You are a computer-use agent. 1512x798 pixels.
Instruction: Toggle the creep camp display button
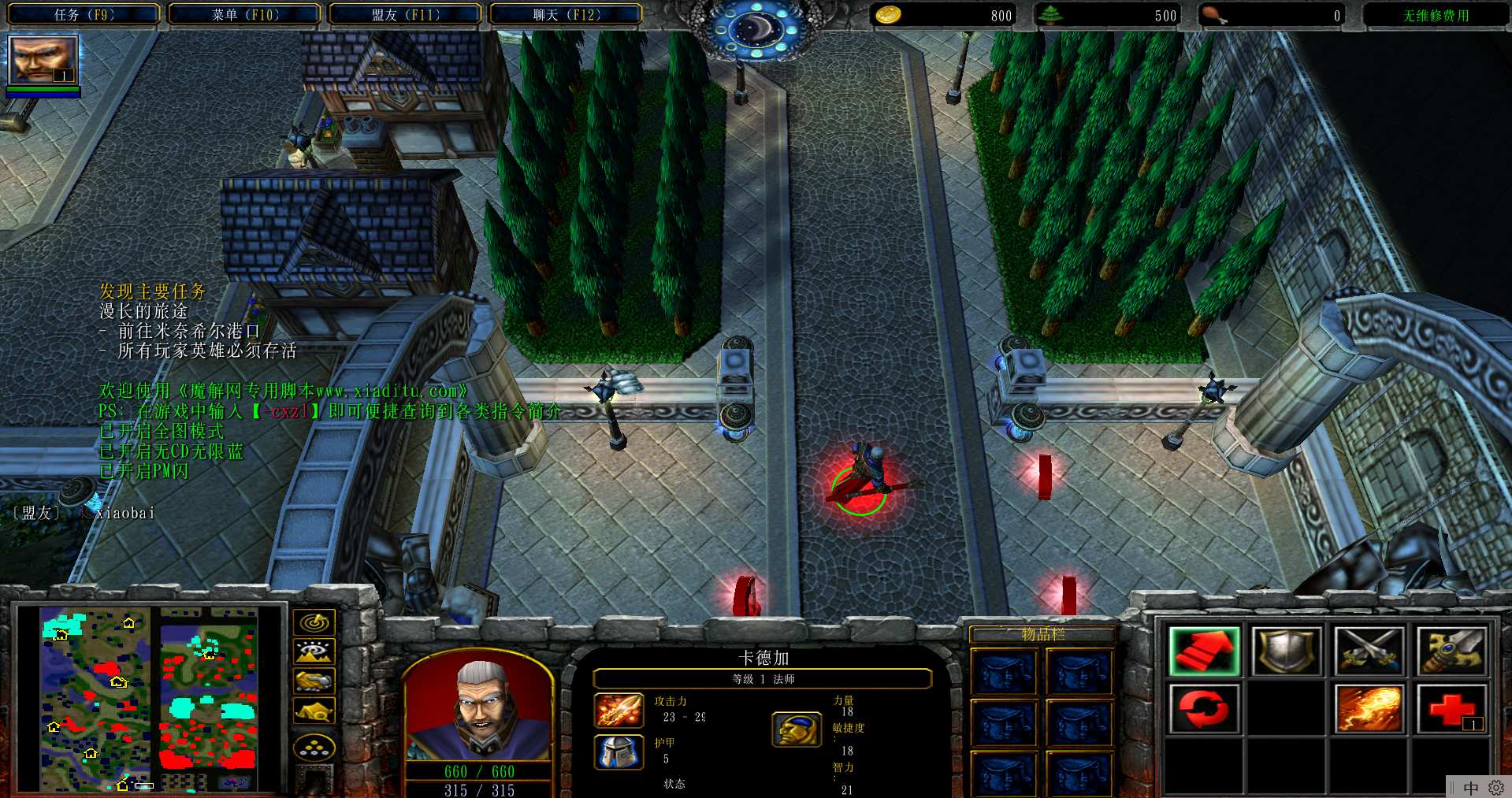314,711
